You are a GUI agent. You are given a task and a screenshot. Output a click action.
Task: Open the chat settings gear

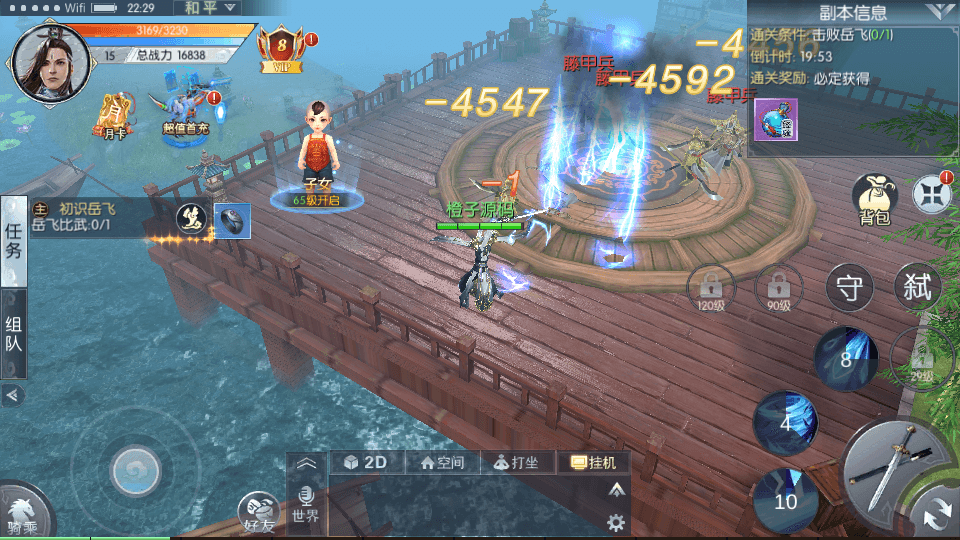(616, 522)
